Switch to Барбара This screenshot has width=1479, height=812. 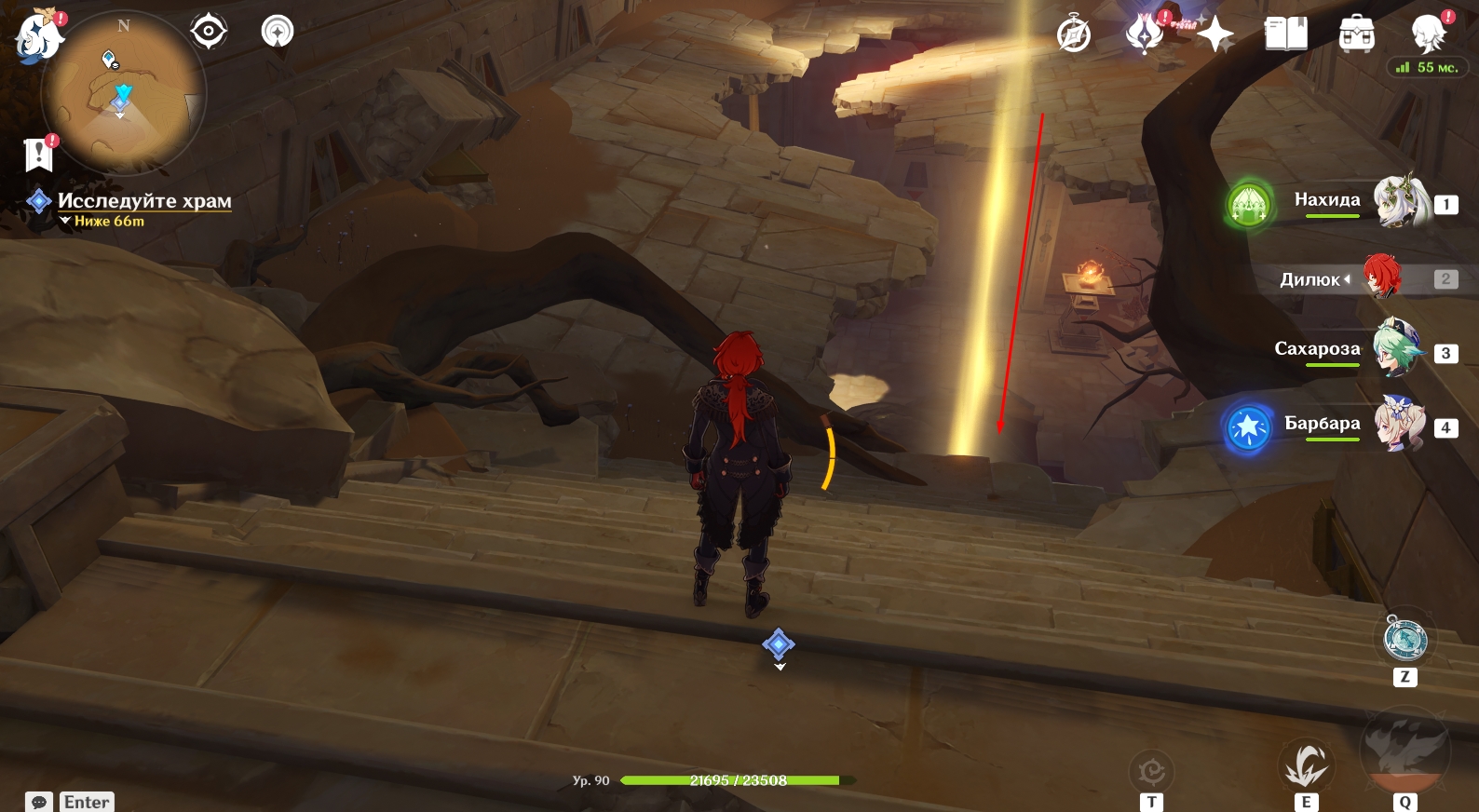(1399, 425)
